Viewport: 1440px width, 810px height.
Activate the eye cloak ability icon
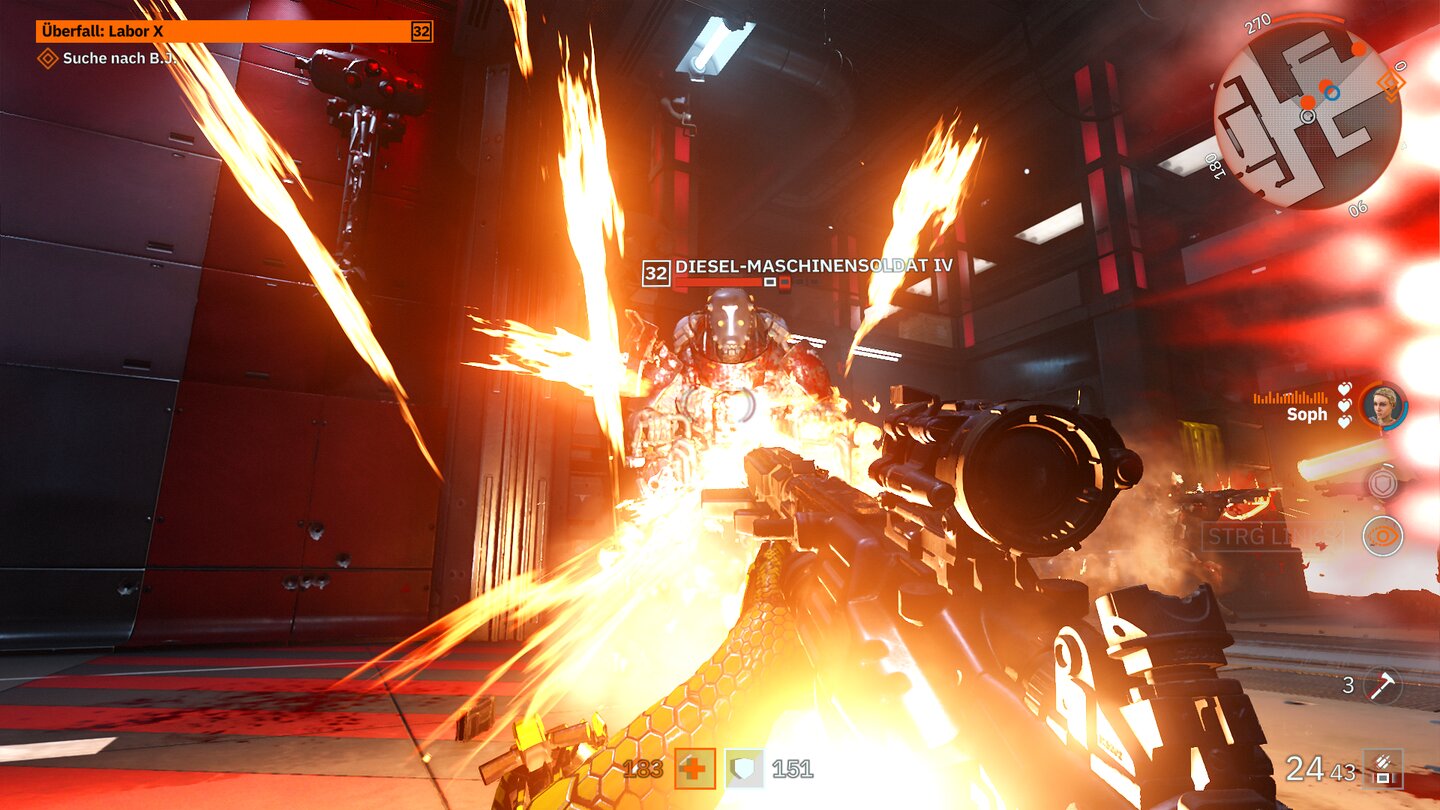click(x=1384, y=536)
